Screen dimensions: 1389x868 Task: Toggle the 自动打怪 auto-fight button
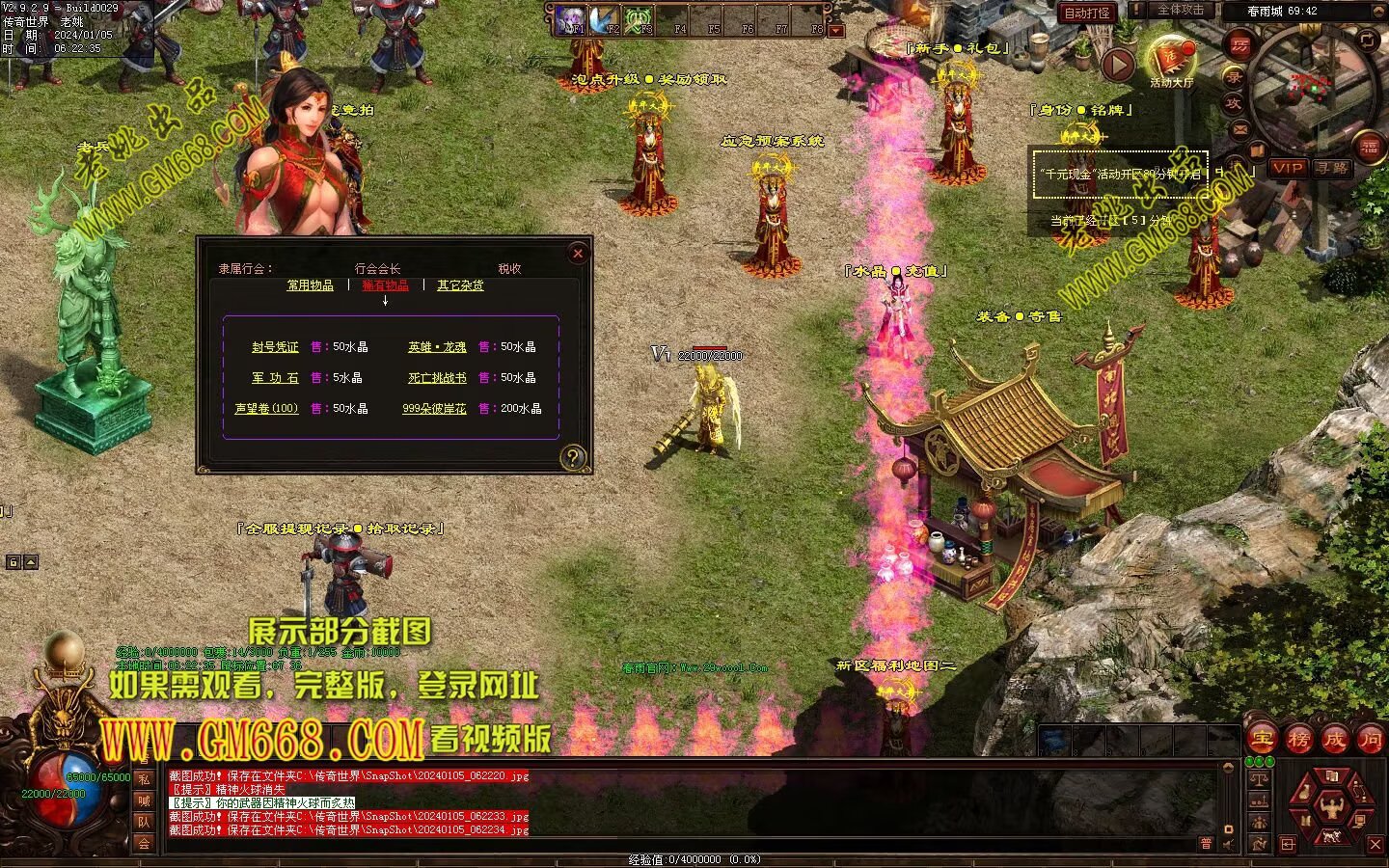tap(1087, 13)
